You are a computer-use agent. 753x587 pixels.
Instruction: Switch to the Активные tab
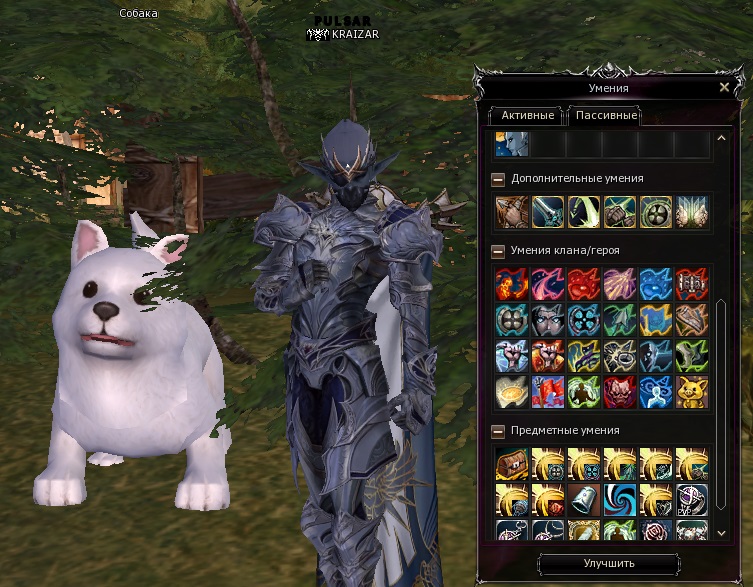click(527, 115)
